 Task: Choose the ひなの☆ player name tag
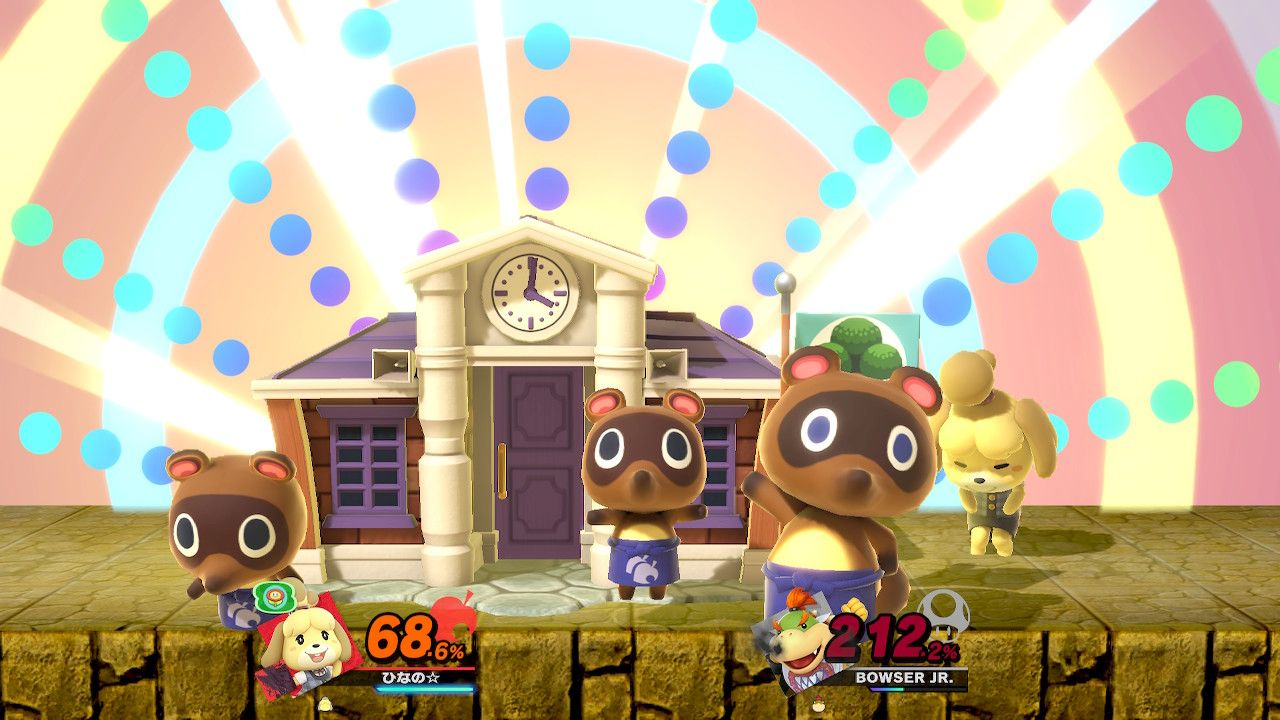coord(410,678)
